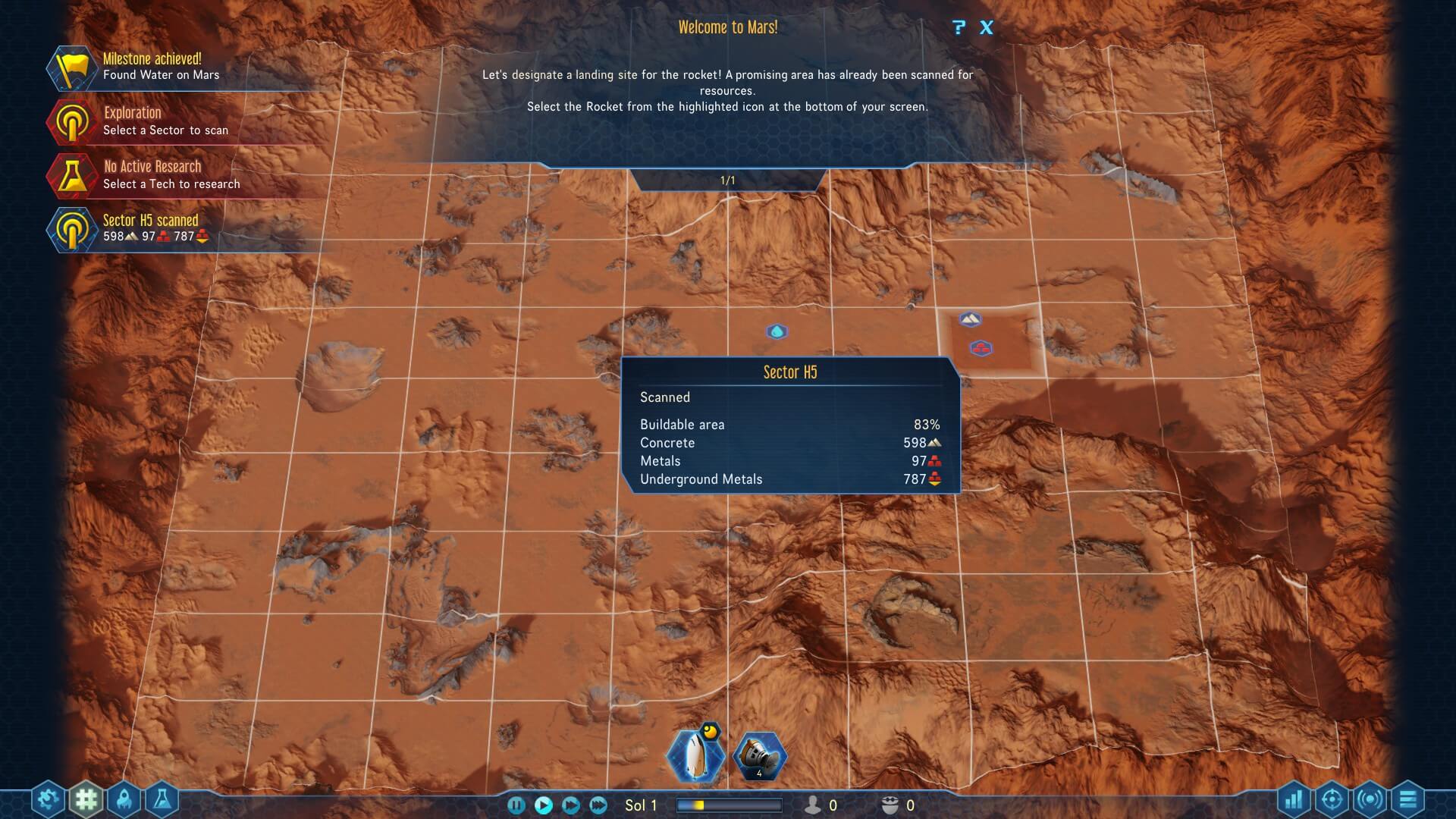
Task: Set game speed to normal play
Action: point(544,805)
